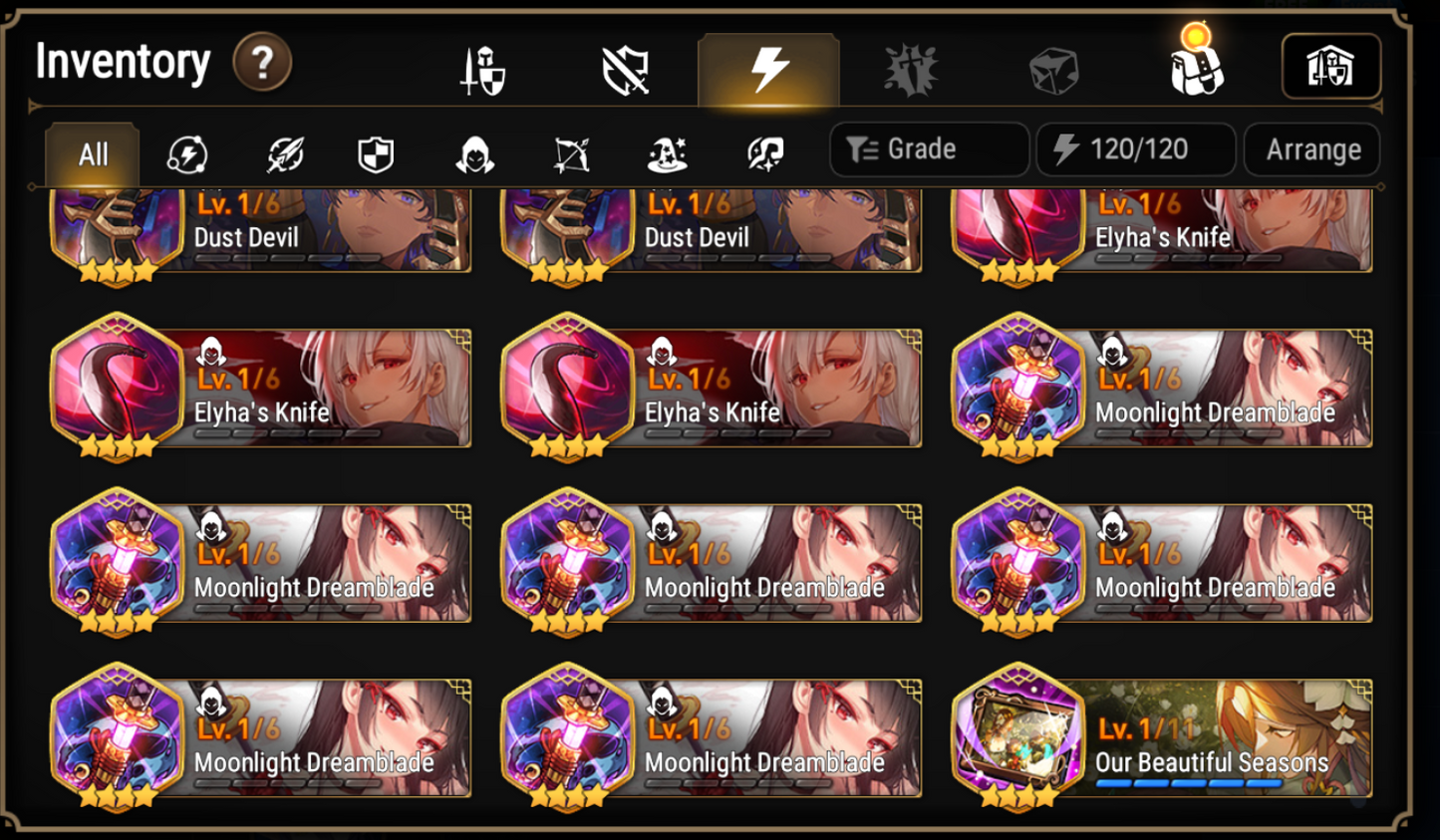Expand artifact count showing 120/120

tap(1135, 149)
